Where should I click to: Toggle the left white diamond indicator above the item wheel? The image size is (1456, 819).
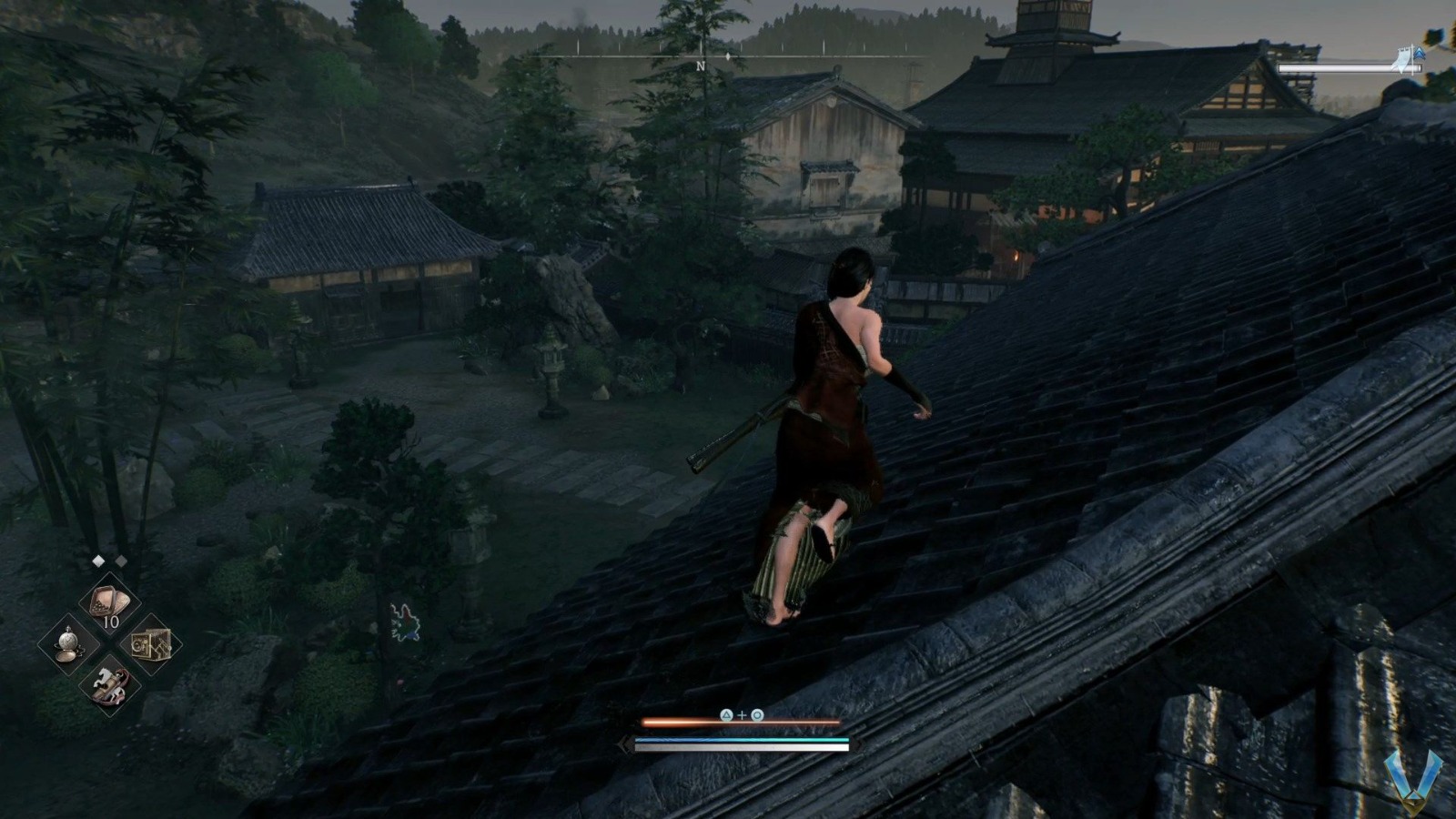coord(97,559)
